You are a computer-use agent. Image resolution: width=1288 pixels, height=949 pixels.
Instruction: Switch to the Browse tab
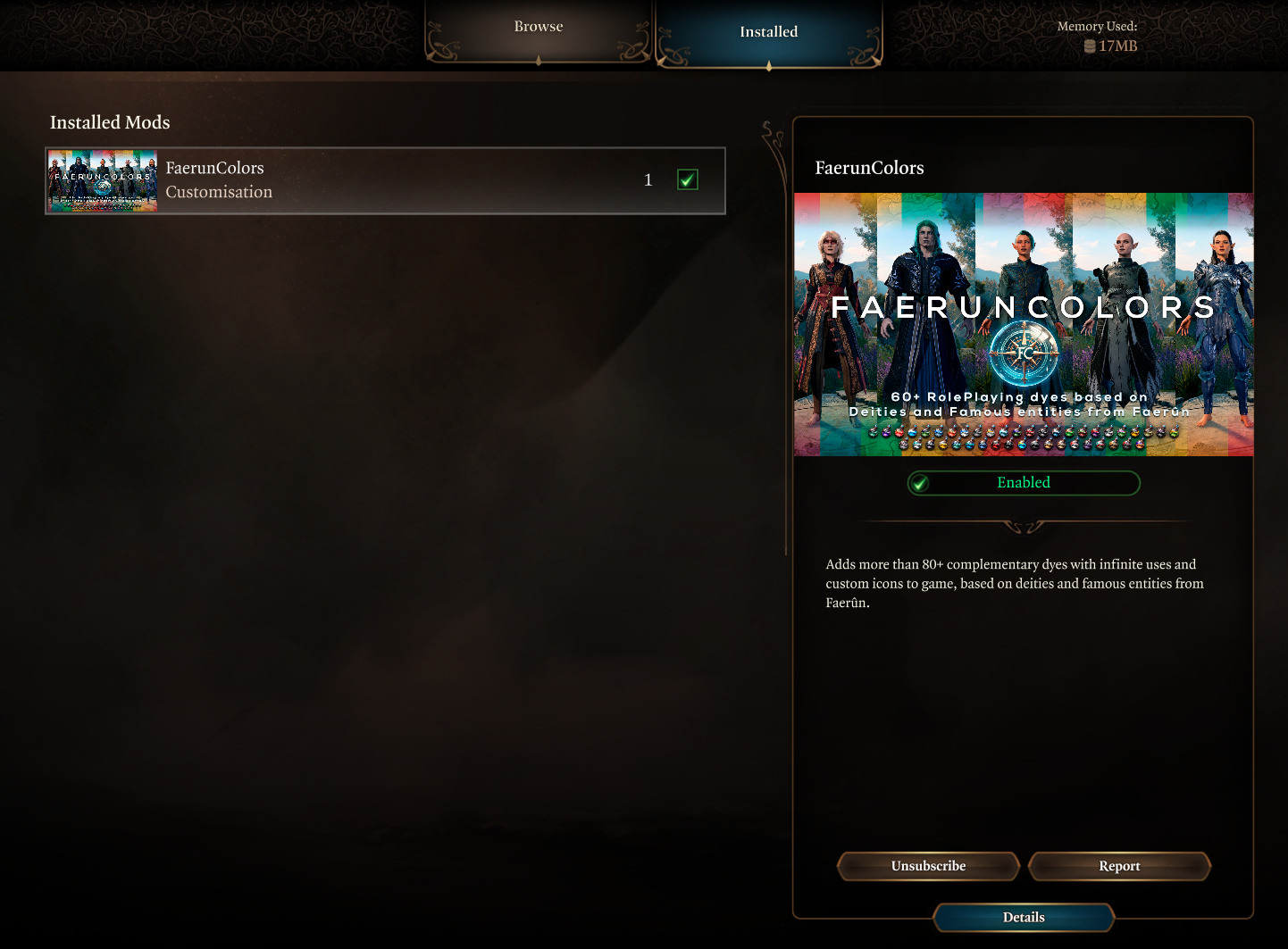point(538,27)
